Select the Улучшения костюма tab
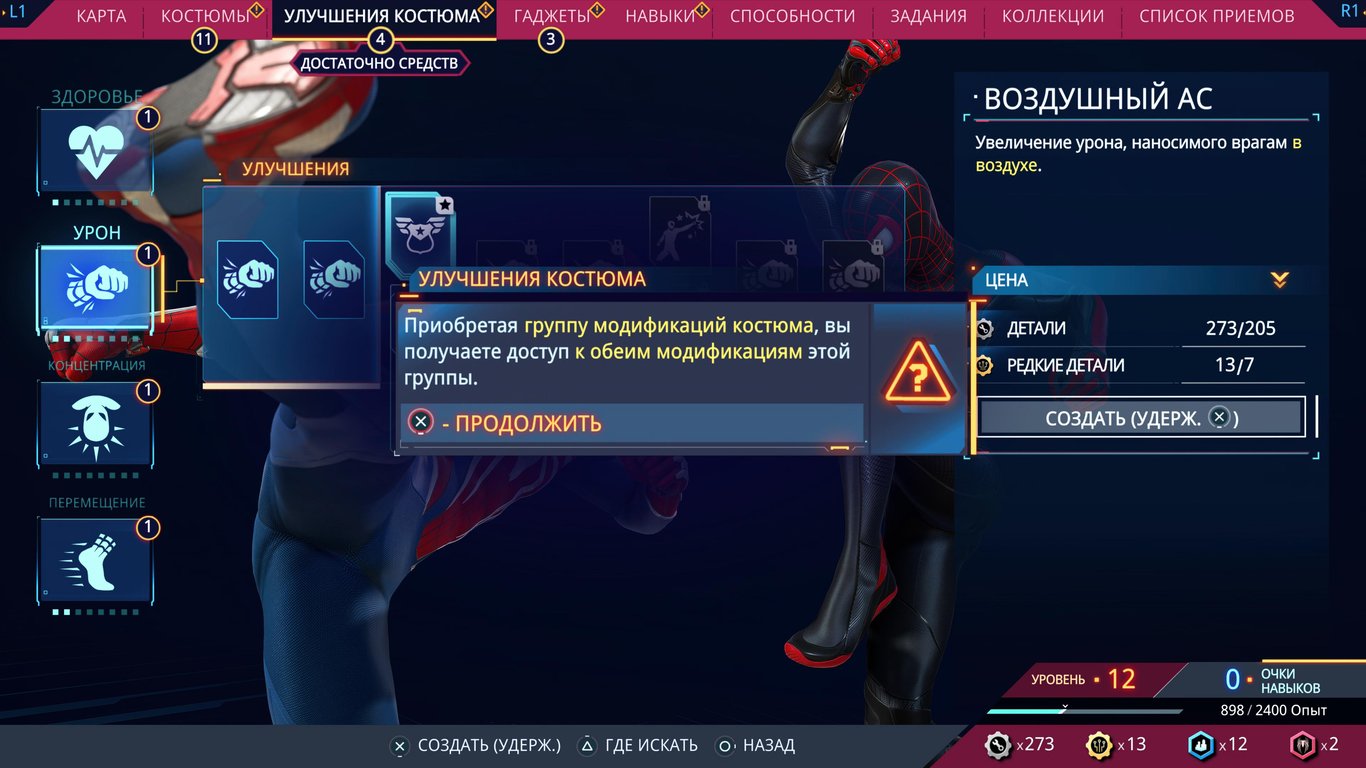 [x=381, y=16]
